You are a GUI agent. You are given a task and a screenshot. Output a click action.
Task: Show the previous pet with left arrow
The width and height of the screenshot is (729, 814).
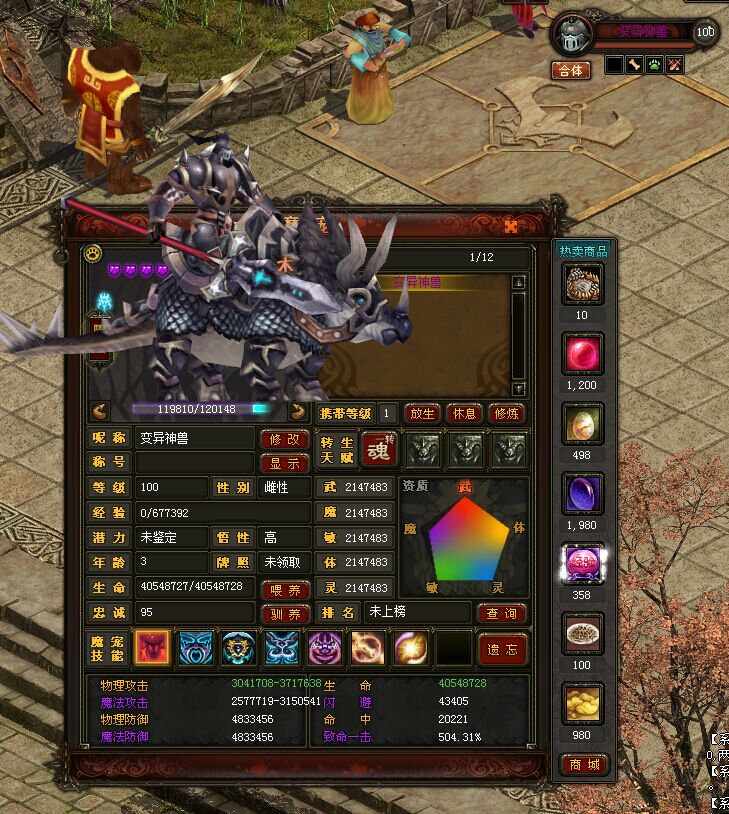tap(100, 410)
